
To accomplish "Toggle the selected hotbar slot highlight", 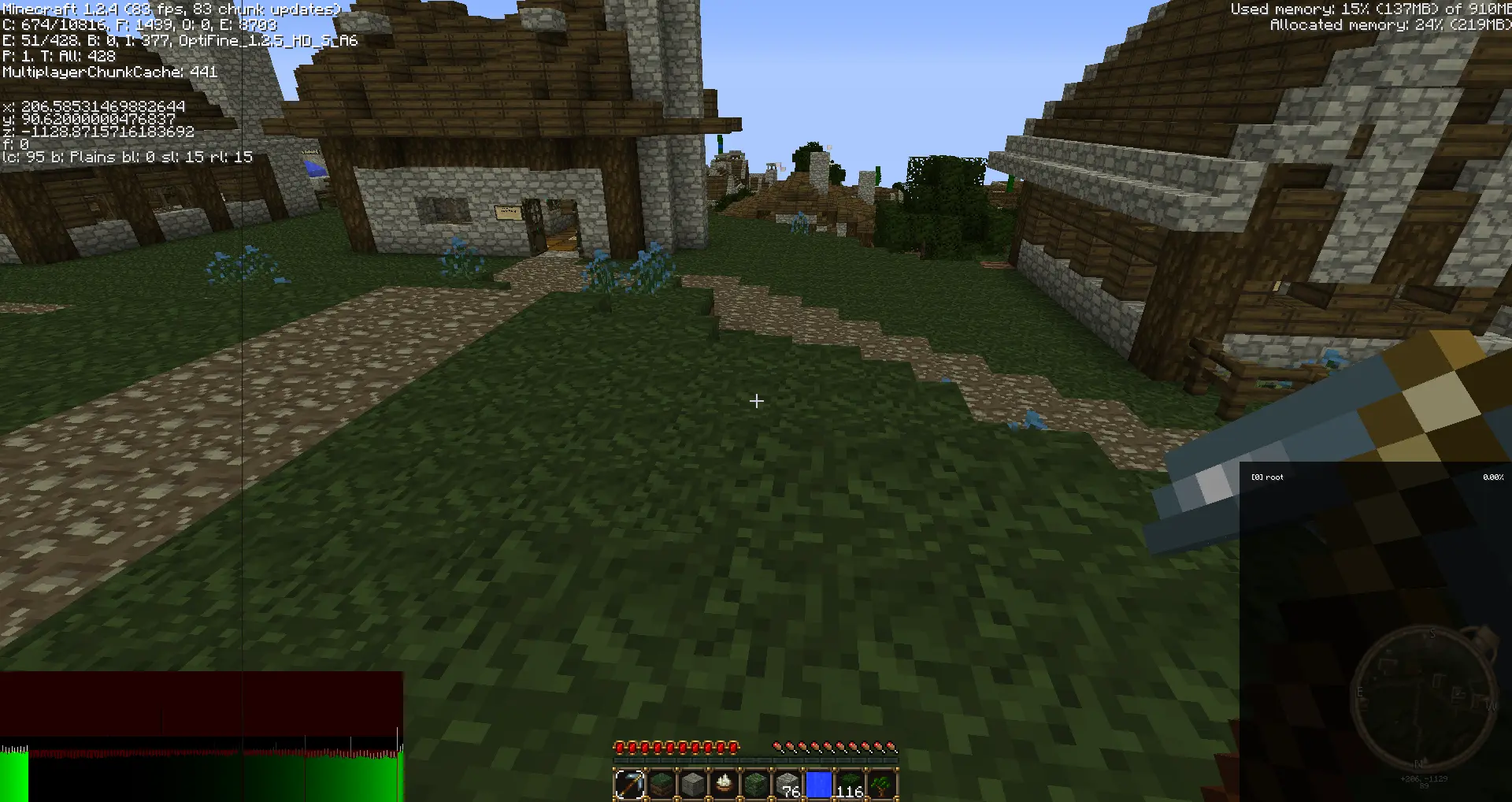I will [630, 785].
